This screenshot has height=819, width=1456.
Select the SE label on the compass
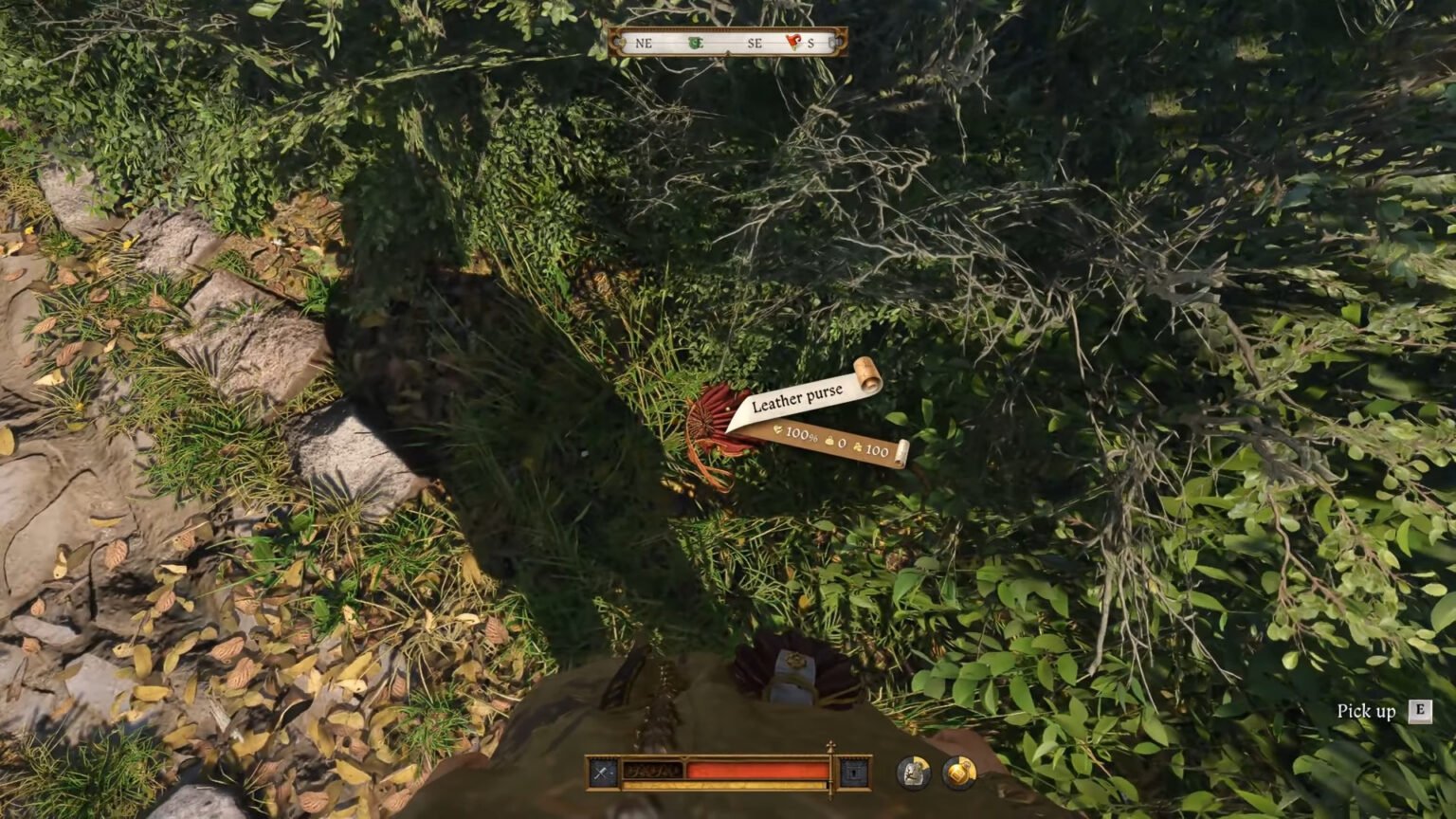pyautogui.click(x=755, y=43)
